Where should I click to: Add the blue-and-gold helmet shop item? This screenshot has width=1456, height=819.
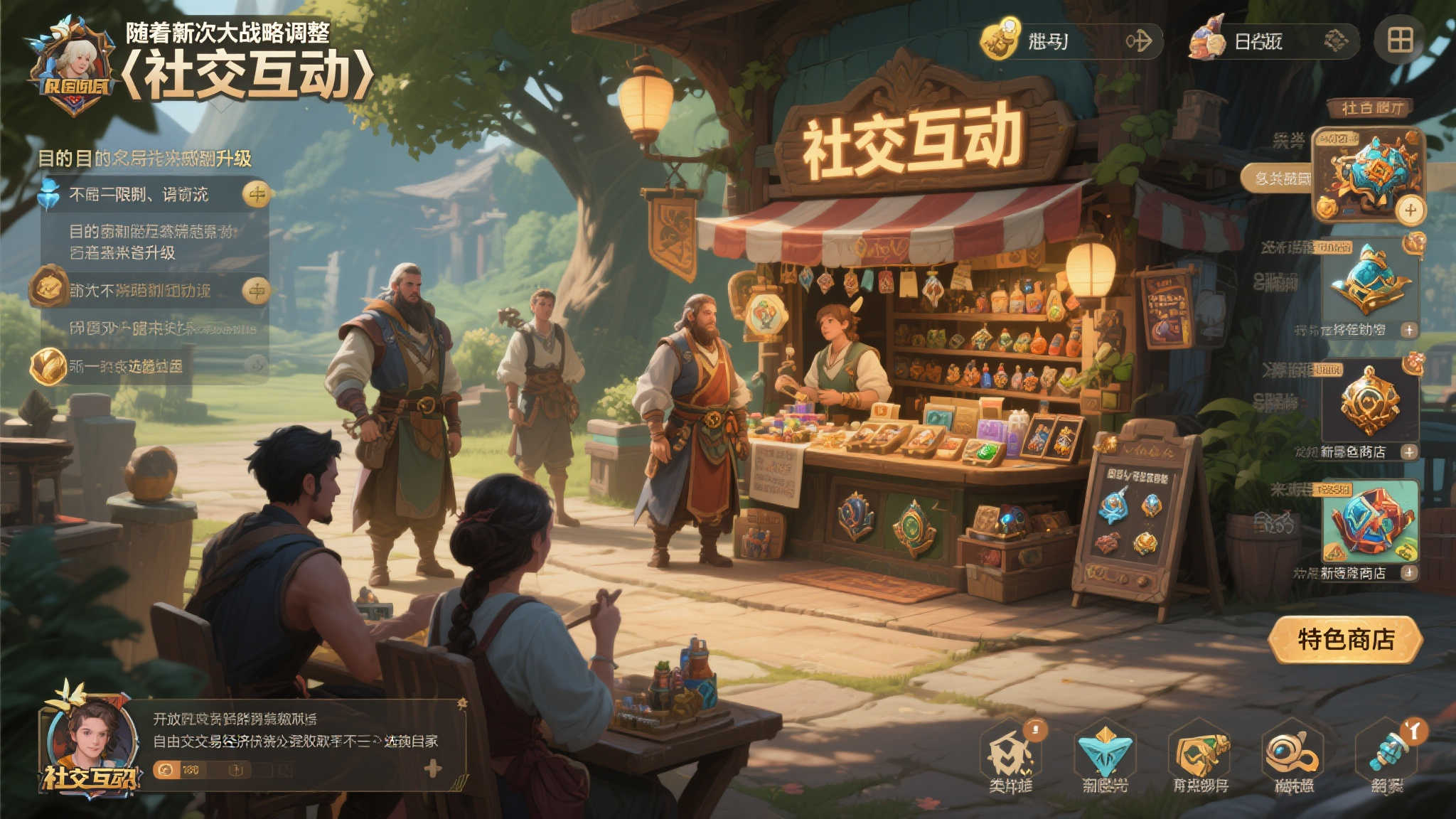point(1409,330)
